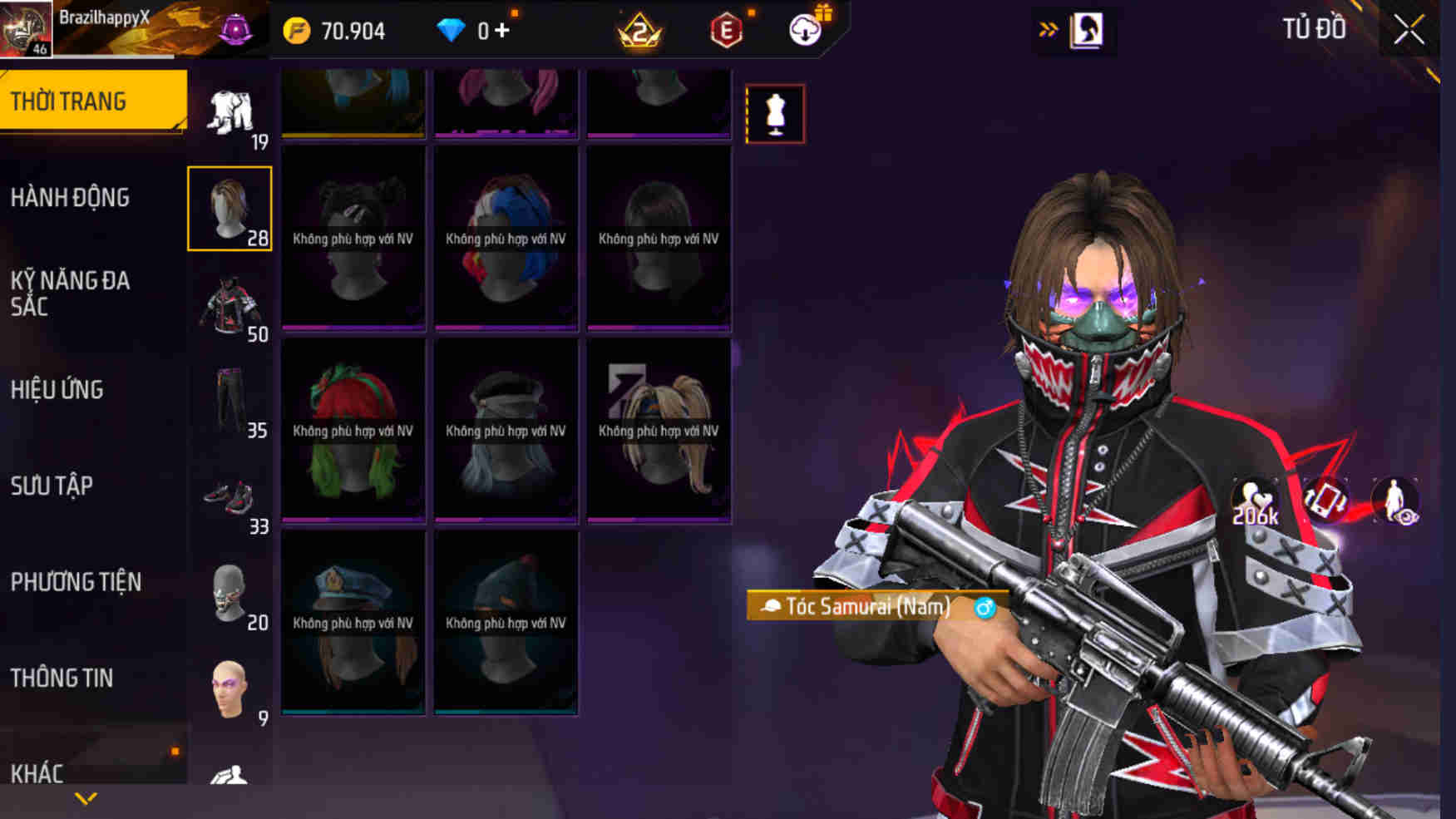Open the SƯU TẬP menu item
Screen dimensions: 1456x819
[52, 486]
